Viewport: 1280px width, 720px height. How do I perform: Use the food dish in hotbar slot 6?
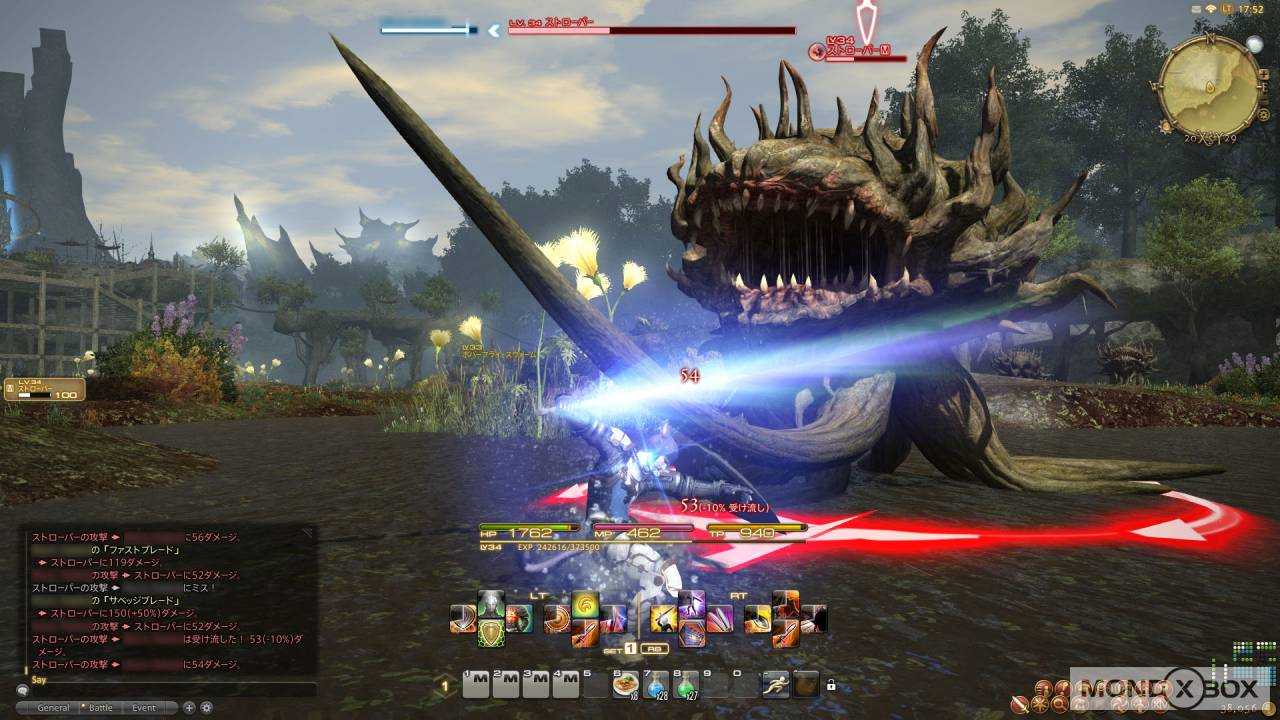point(627,684)
